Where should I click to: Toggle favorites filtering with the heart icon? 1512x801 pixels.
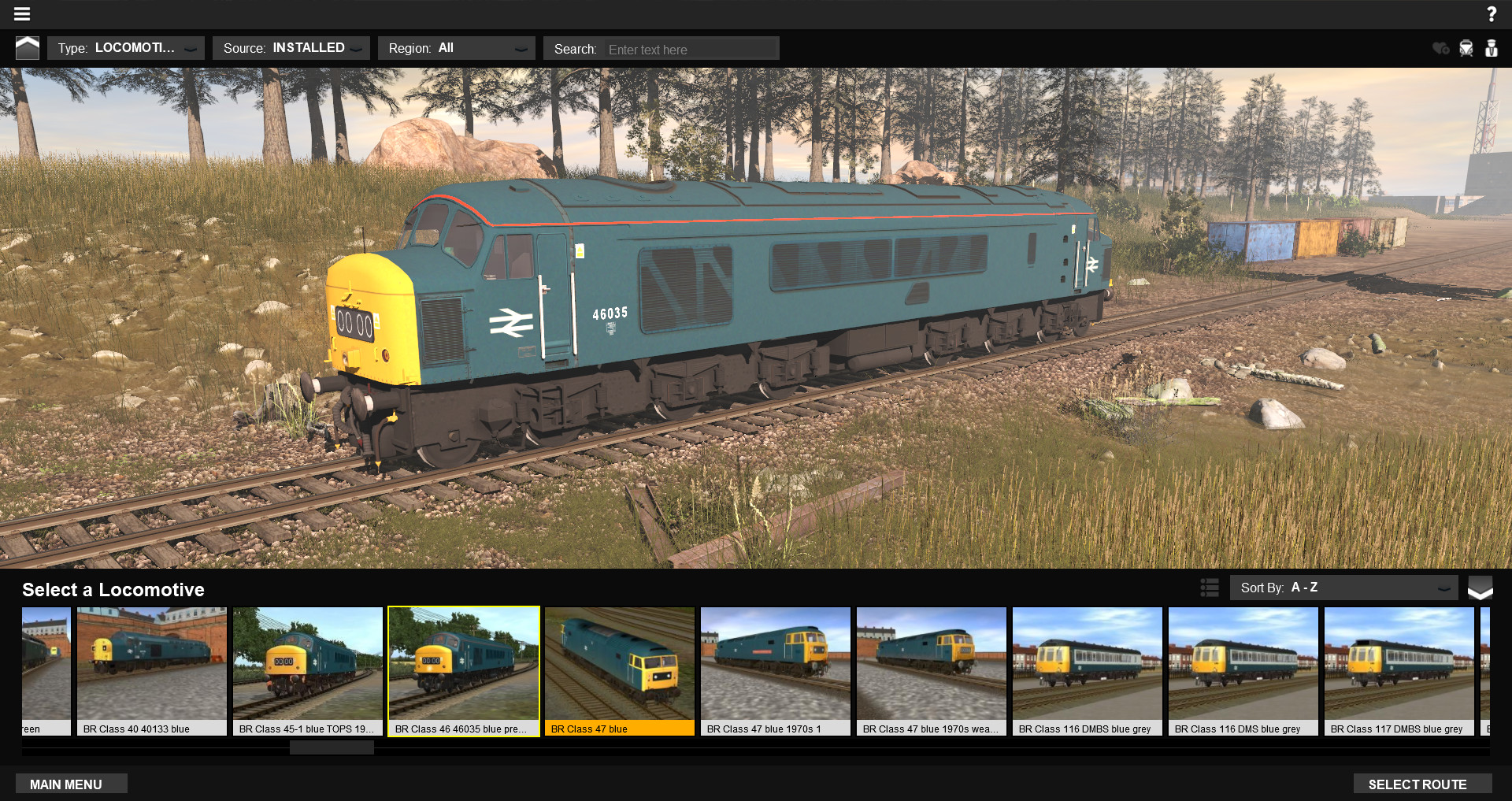click(1441, 48)
